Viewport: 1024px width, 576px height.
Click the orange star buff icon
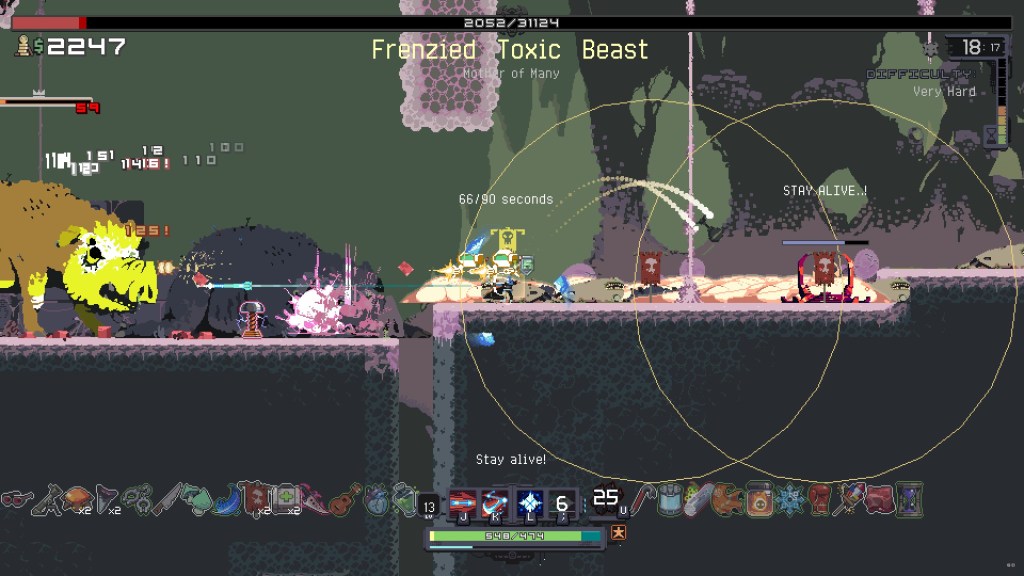pyautogui.click(x=619, y=532)
